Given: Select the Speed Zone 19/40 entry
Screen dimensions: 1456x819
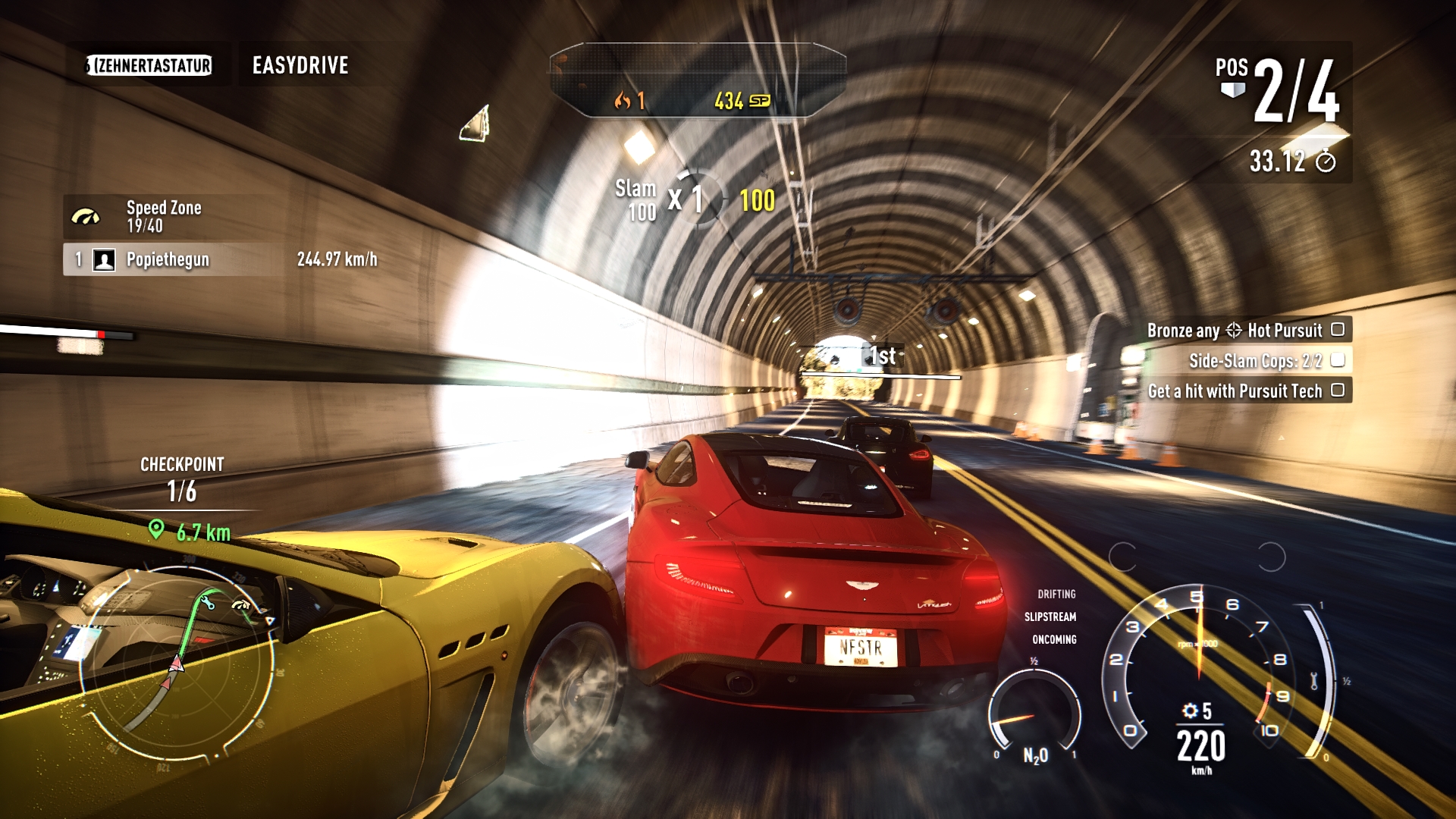Looking at the screenshot, I should pos(163,216).
